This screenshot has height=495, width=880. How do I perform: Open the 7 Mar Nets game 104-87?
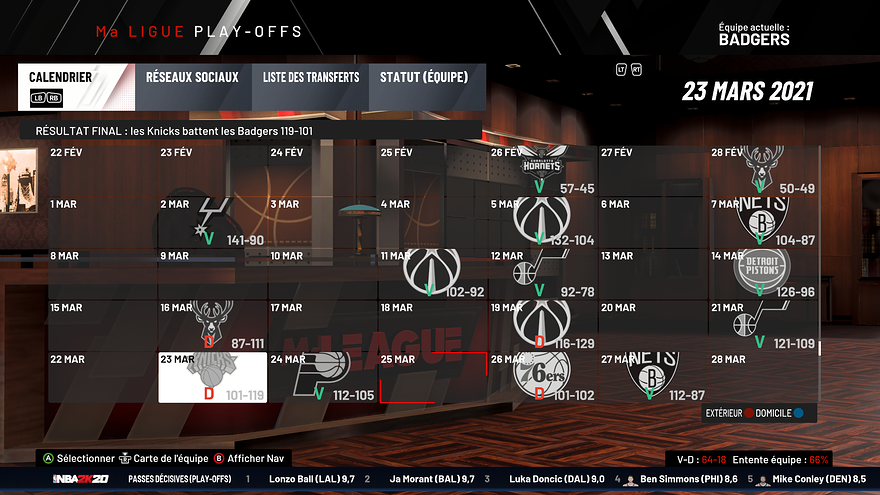click(763, 222)
